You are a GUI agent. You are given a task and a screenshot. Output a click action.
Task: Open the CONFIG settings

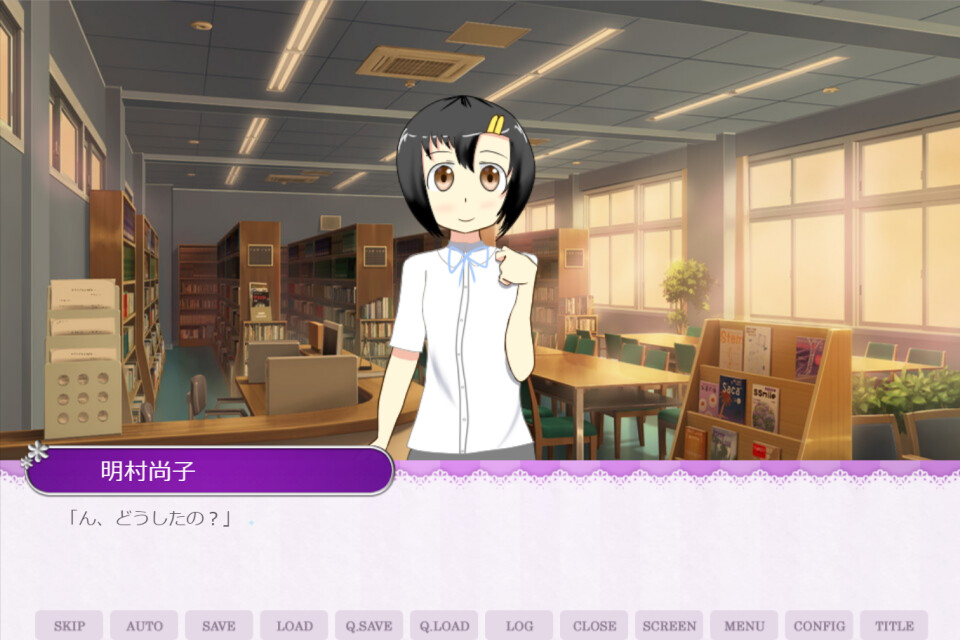pyautogui.click(x=819, y=626)
